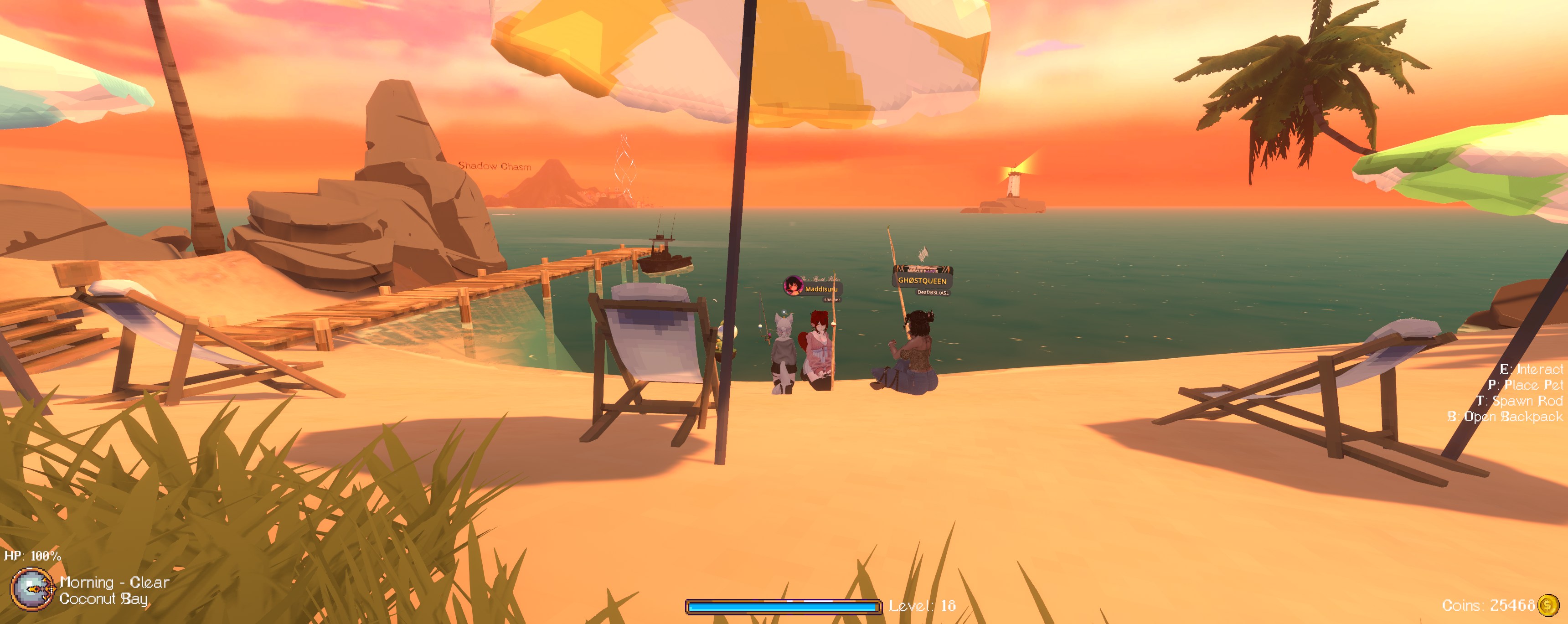Screen dimensions: 1568x624
Task: Select the GHØSTQUEEN player nameplate
Action: pos(922,281)
